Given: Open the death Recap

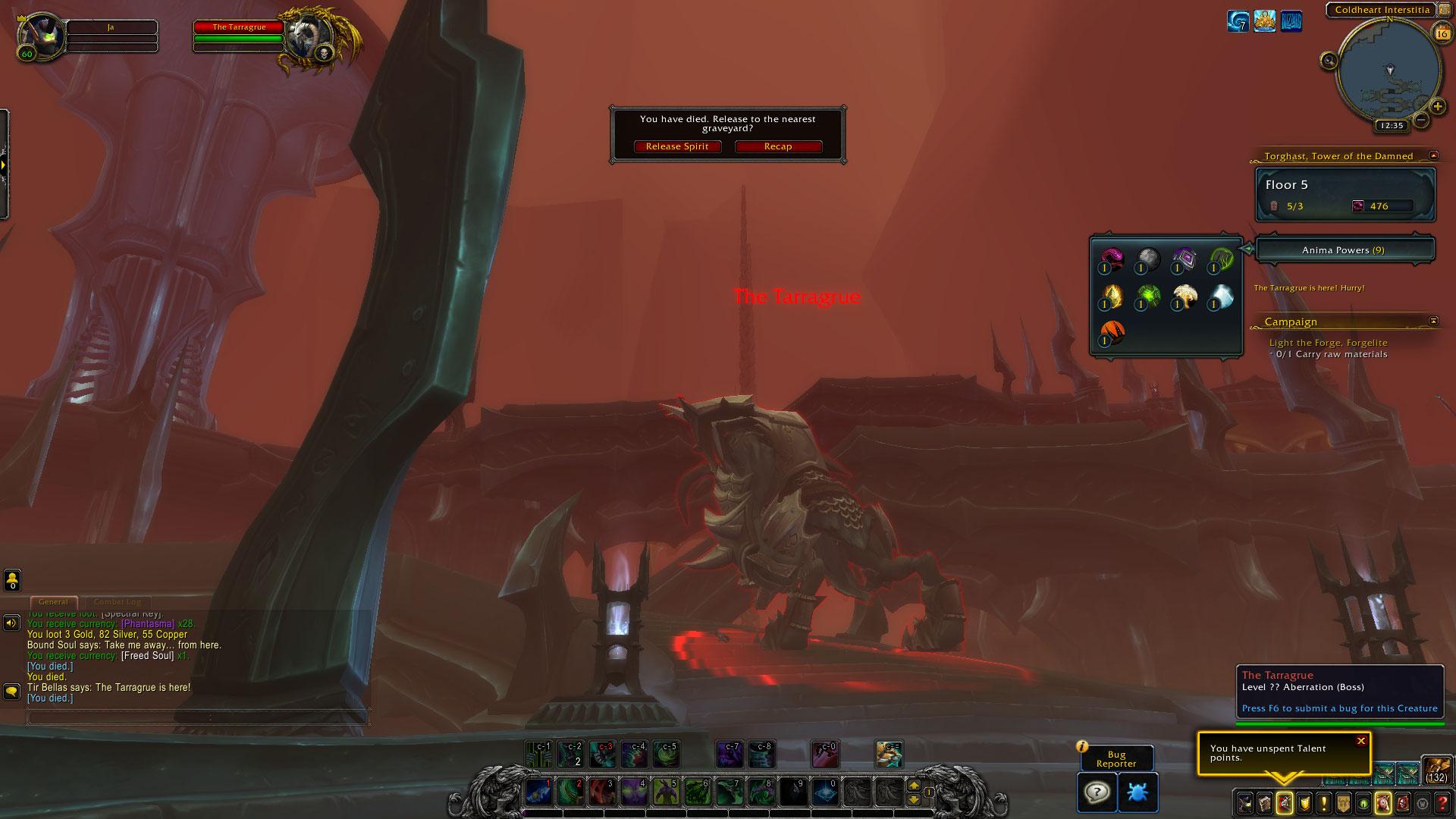Looking at the screenshot, I should 778,146.
